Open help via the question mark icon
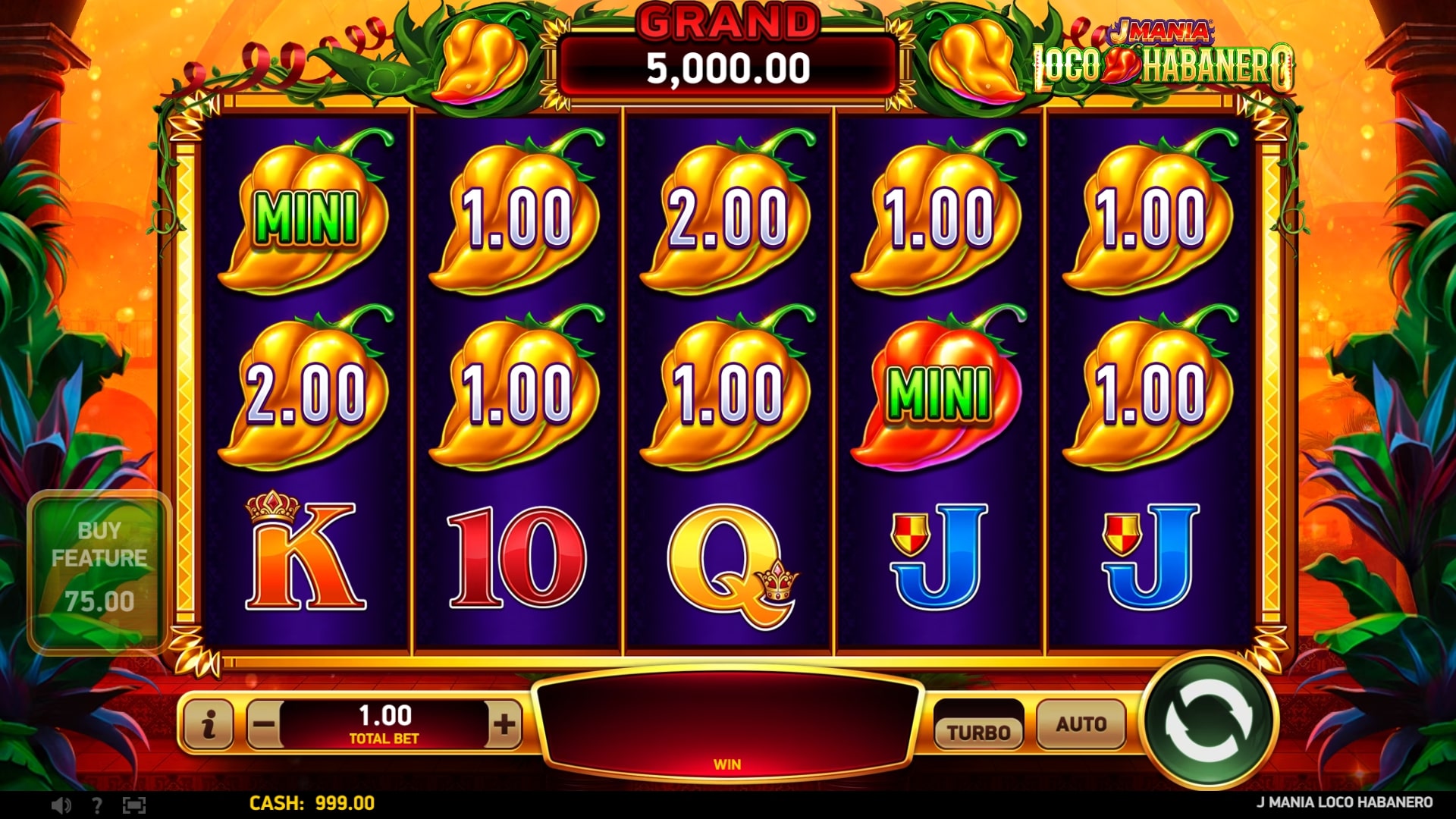This screenshot has height=819, width=1456. tap(96, 805)
